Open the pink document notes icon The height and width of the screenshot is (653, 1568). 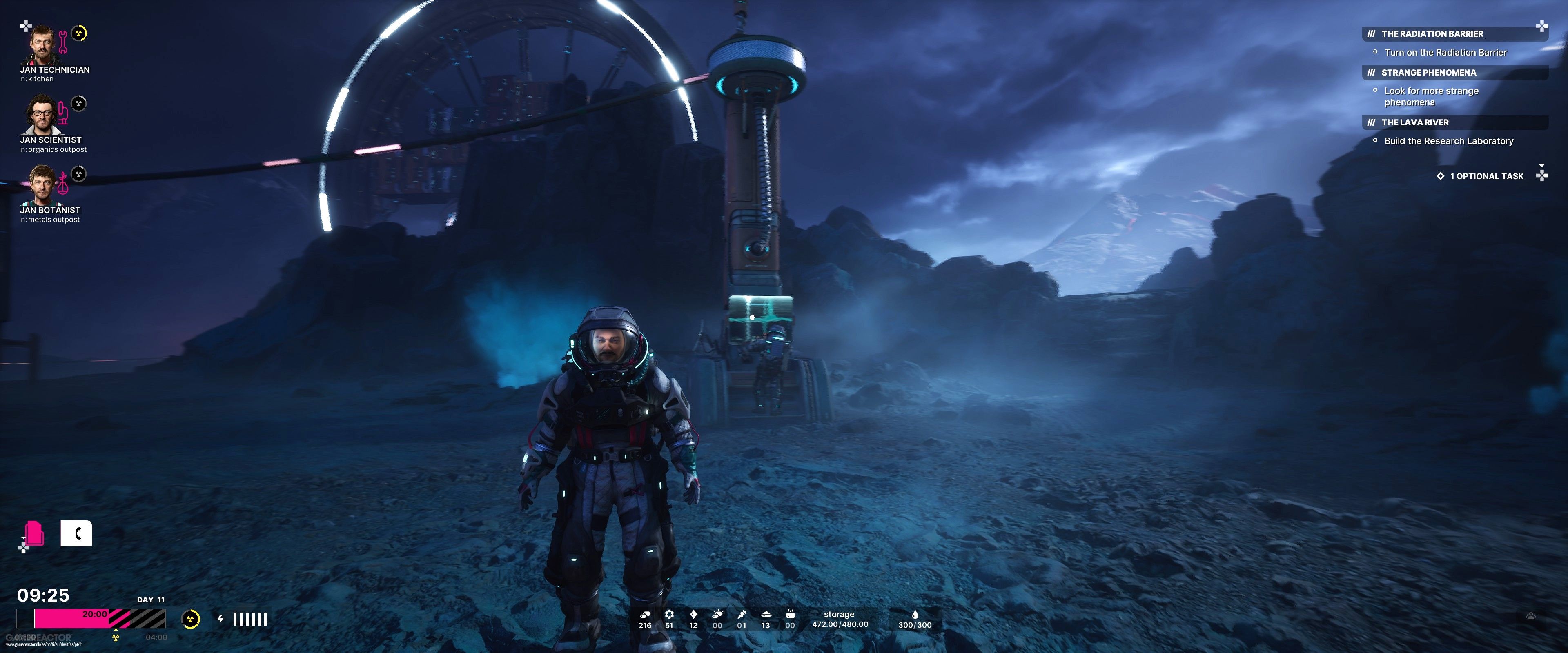(35, 534)
